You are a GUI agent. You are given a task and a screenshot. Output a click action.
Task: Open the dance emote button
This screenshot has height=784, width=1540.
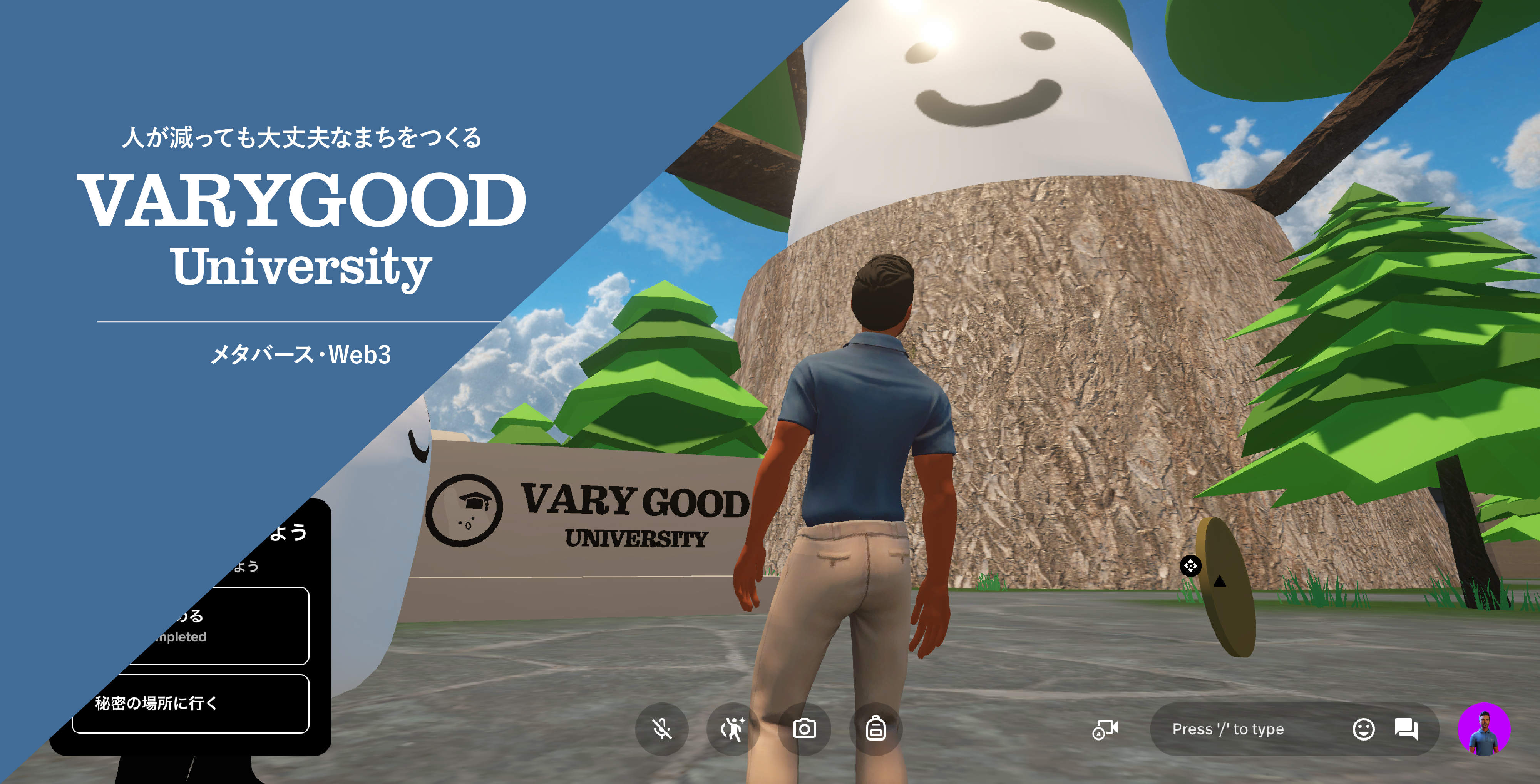point(733,729)
